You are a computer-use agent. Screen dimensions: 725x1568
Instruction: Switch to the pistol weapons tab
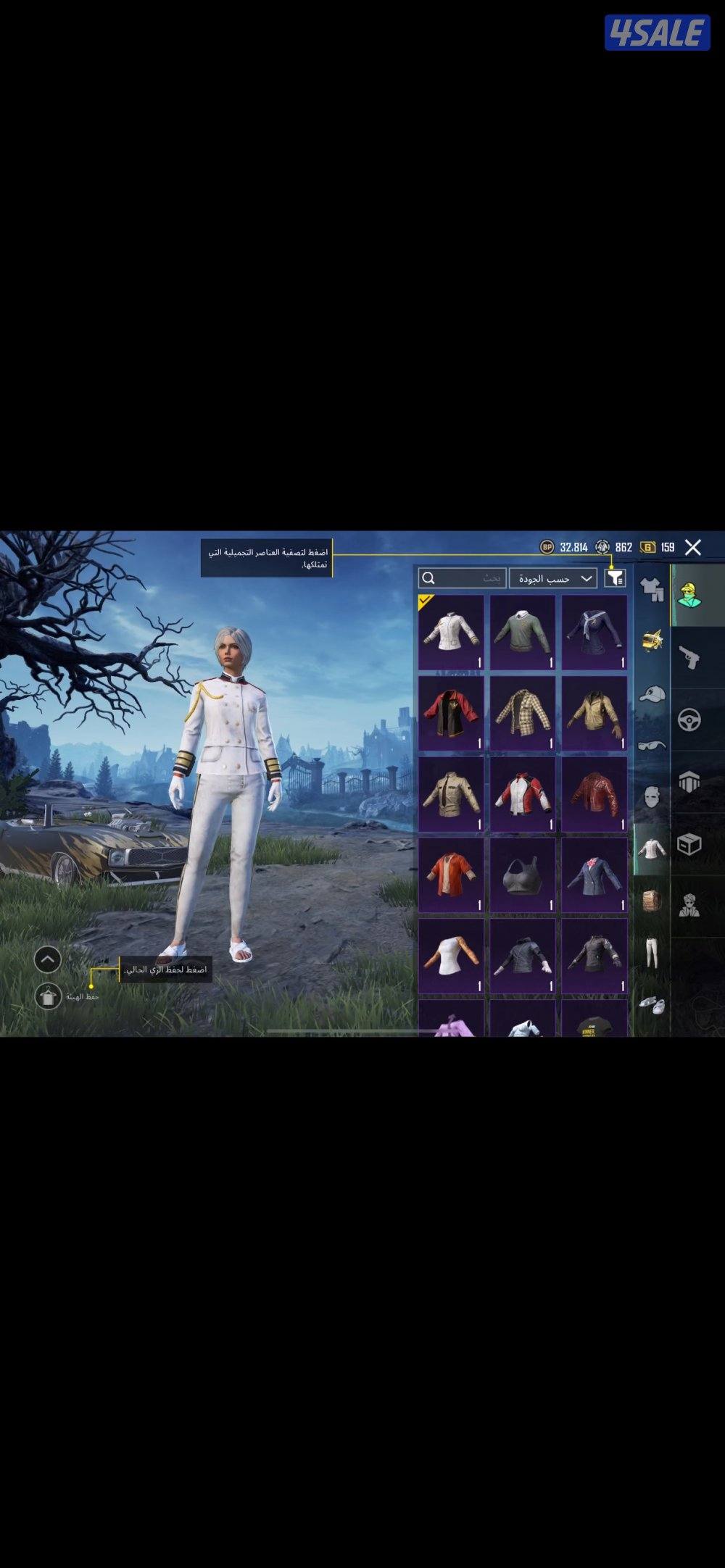(689, 657)
